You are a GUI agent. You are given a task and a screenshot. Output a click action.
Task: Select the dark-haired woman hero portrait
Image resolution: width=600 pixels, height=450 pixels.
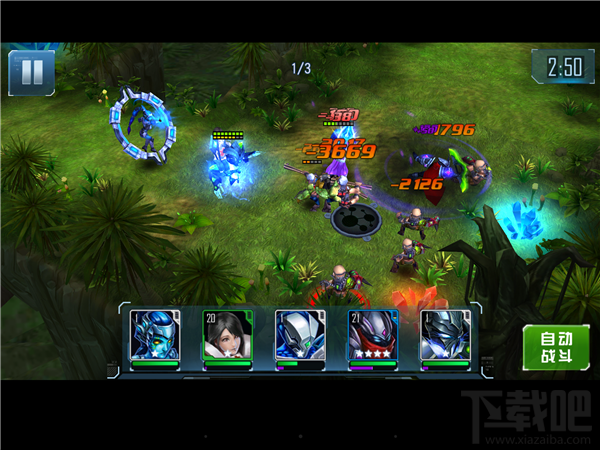(x=227, y=336)
